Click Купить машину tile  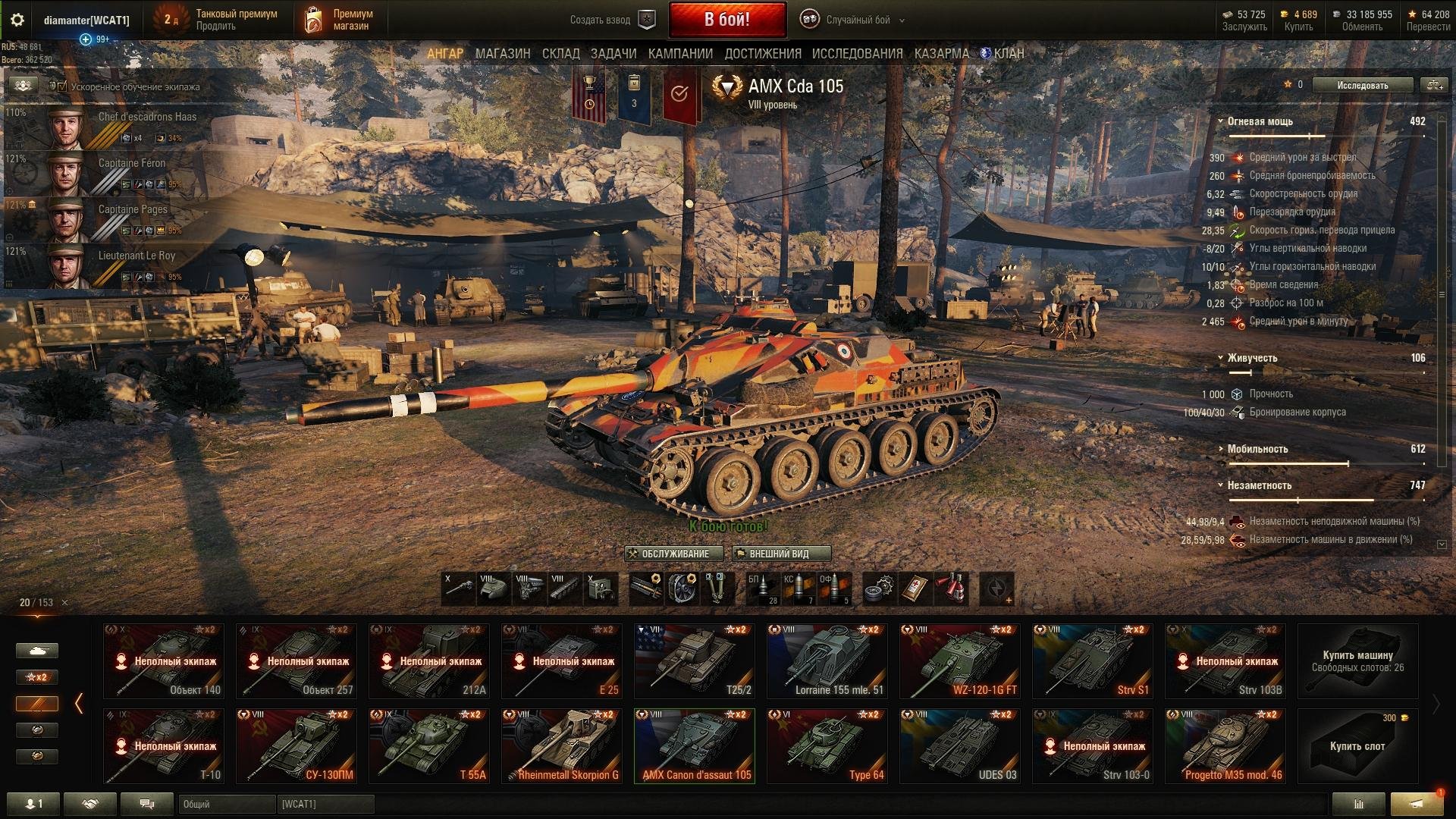[1357, 661]
